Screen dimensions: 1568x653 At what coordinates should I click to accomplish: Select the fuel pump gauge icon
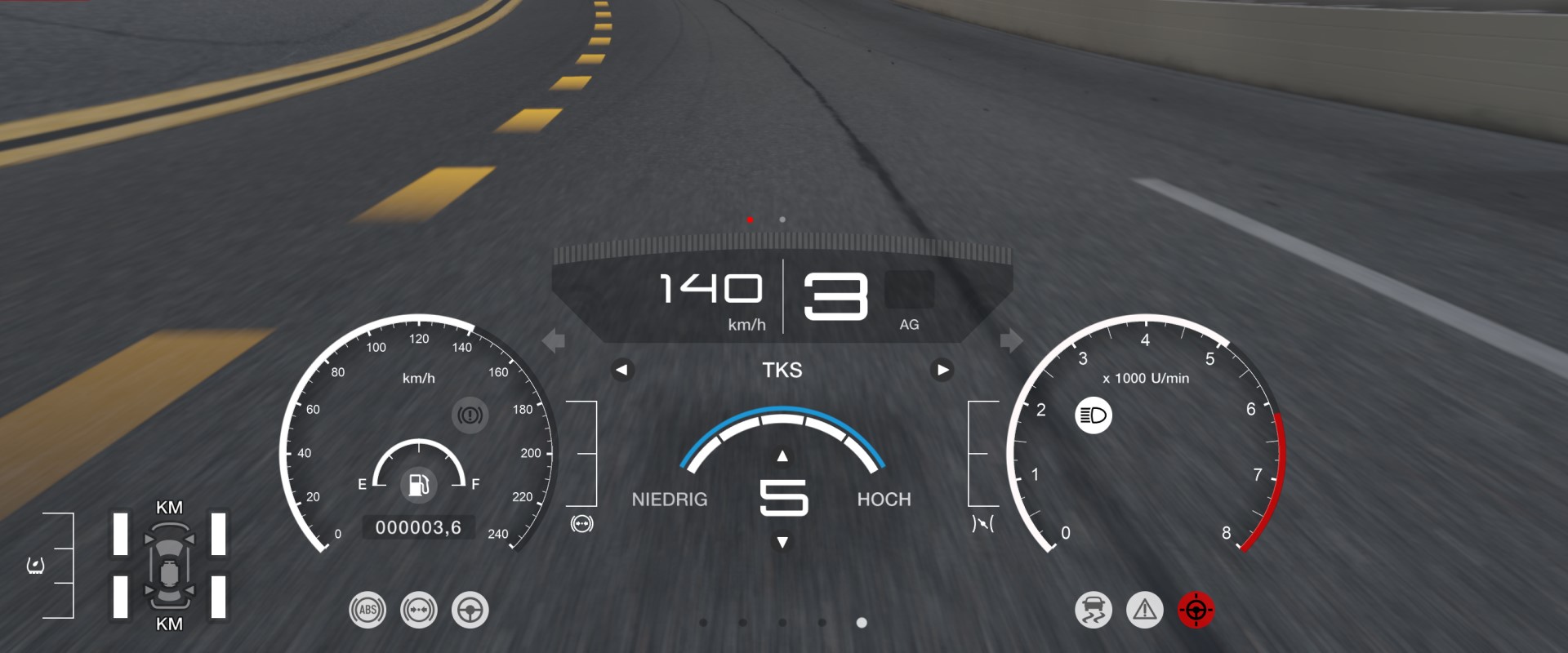(419, 485)
